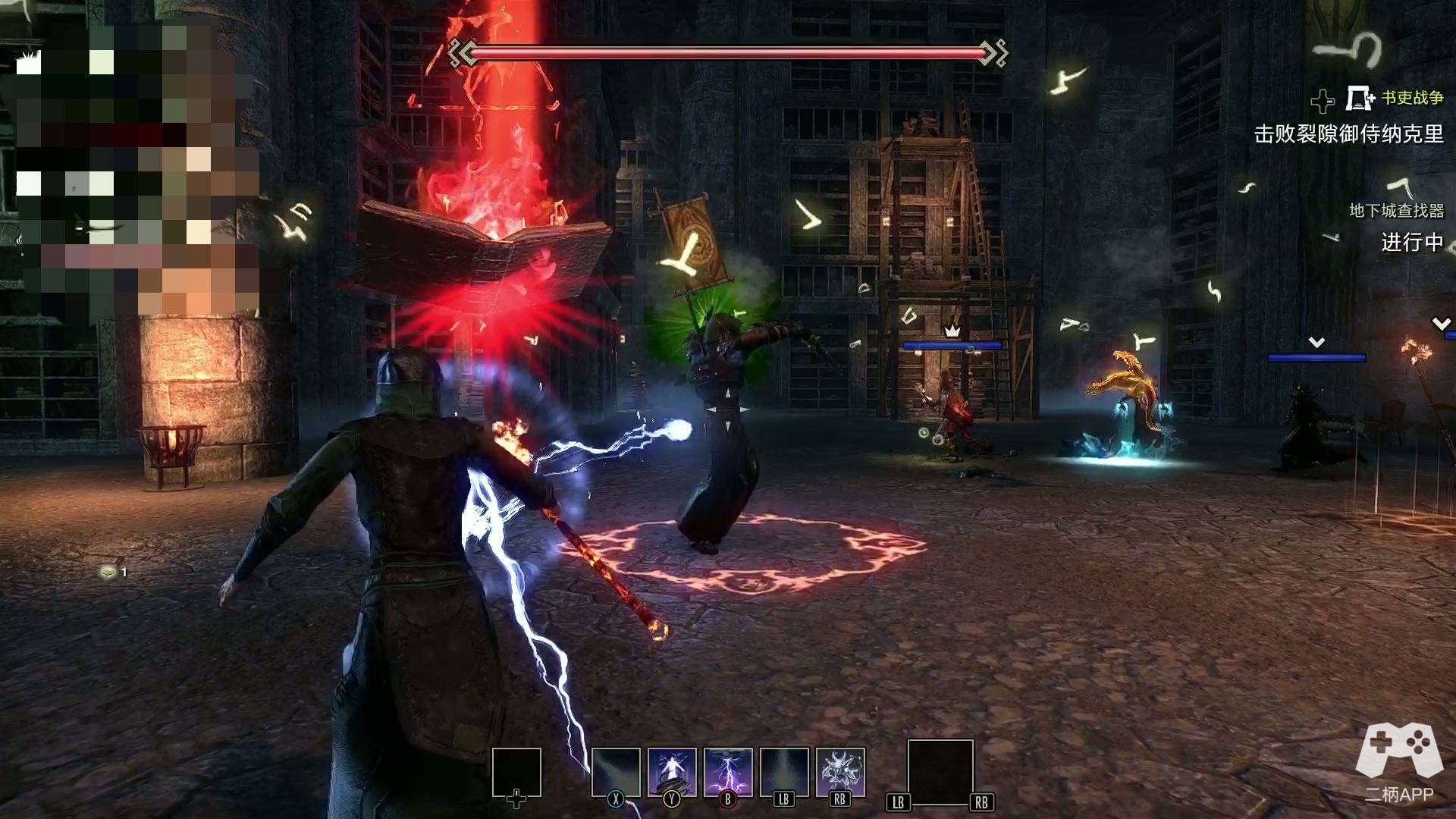Trigger the vertical light beam ability
The width and height of the screenshot is (1456, 819).
(x=784, y=772)
